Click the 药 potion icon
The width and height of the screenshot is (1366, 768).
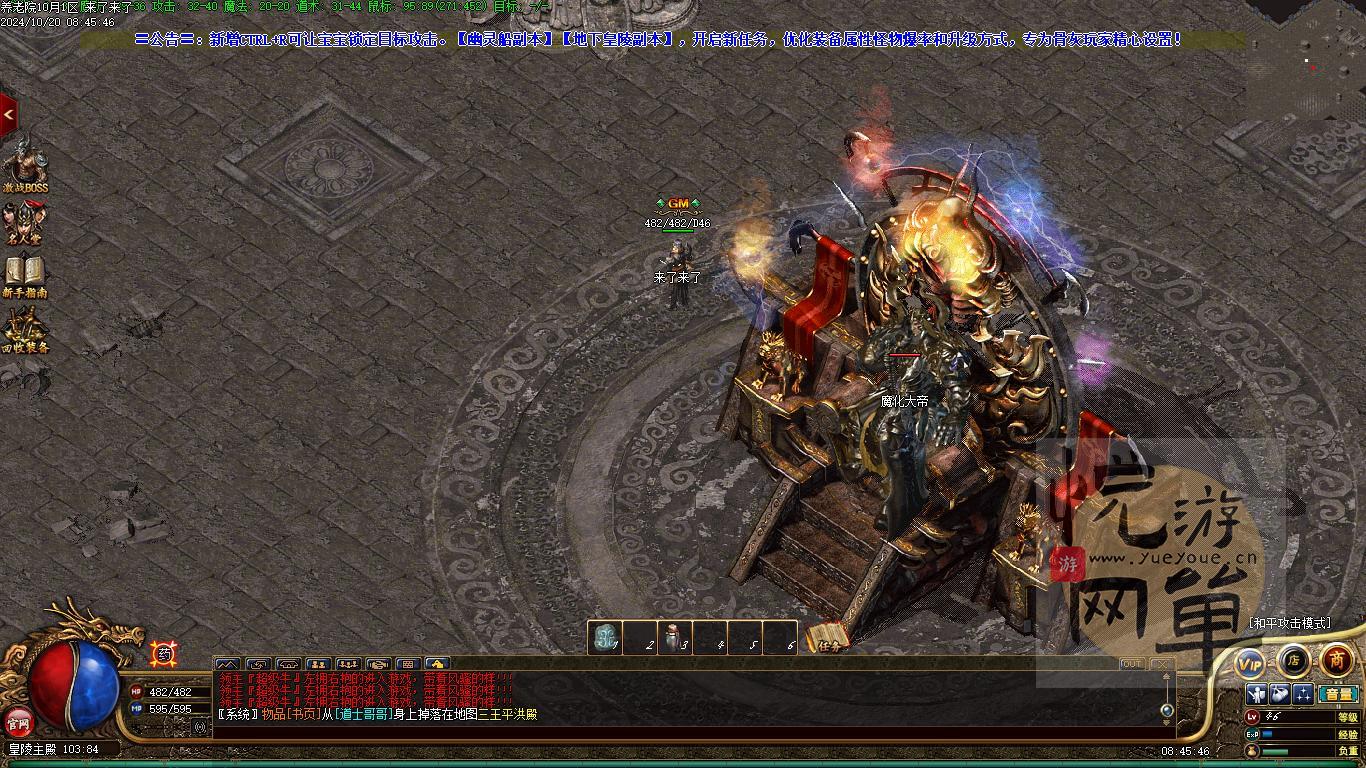click(x=162, y=654)
